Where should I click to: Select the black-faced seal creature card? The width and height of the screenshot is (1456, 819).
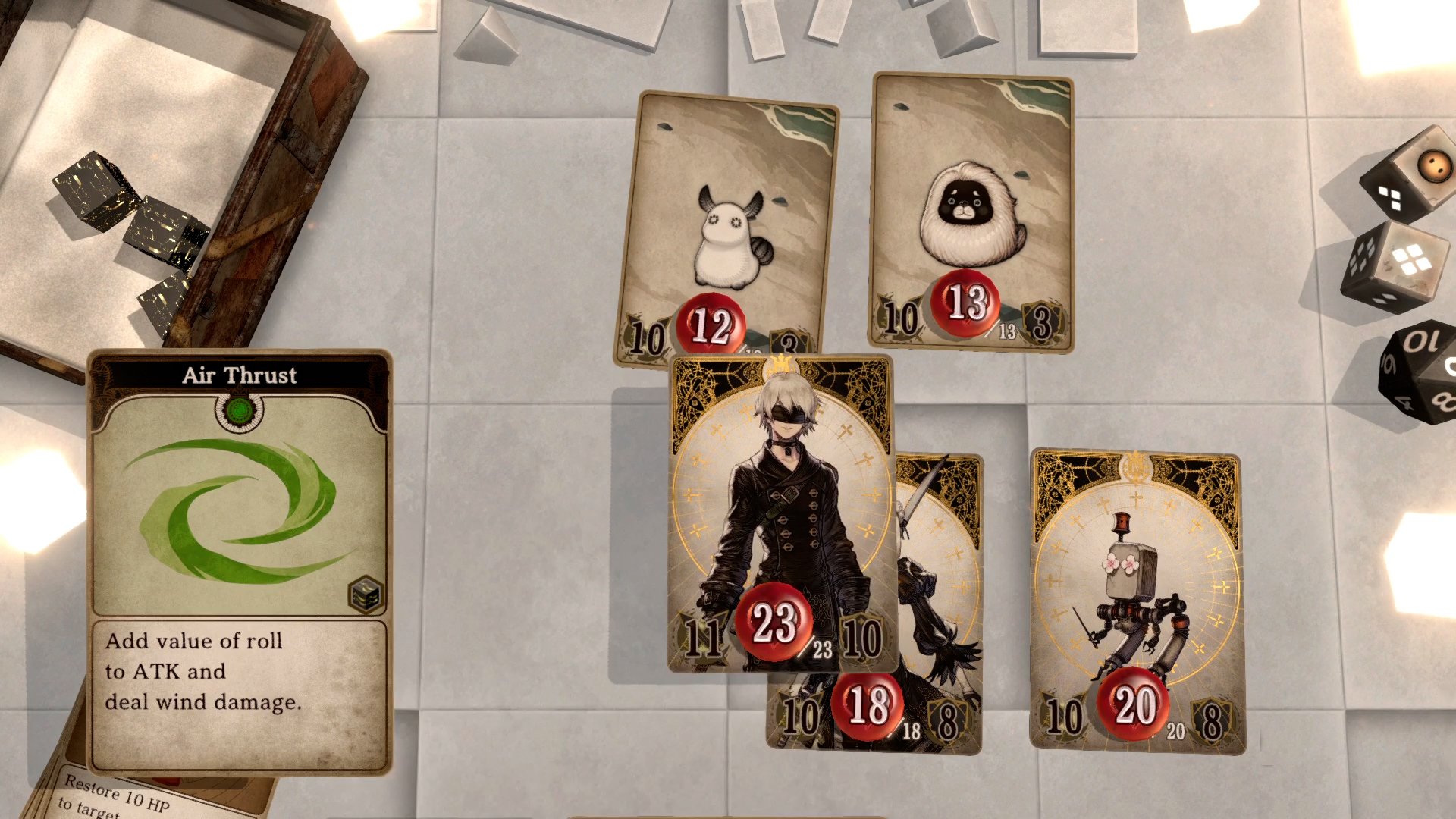tap(971, 212)
